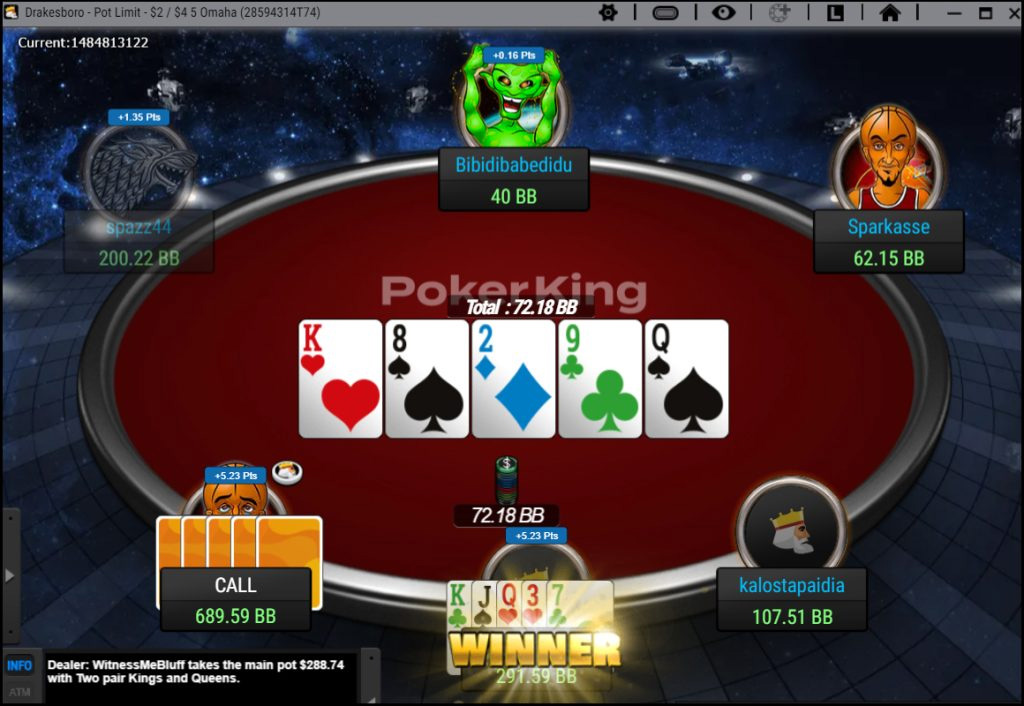The image size is (1024, 706).
Task: Go to lobby via house icon
Action: tap(890, 13)
